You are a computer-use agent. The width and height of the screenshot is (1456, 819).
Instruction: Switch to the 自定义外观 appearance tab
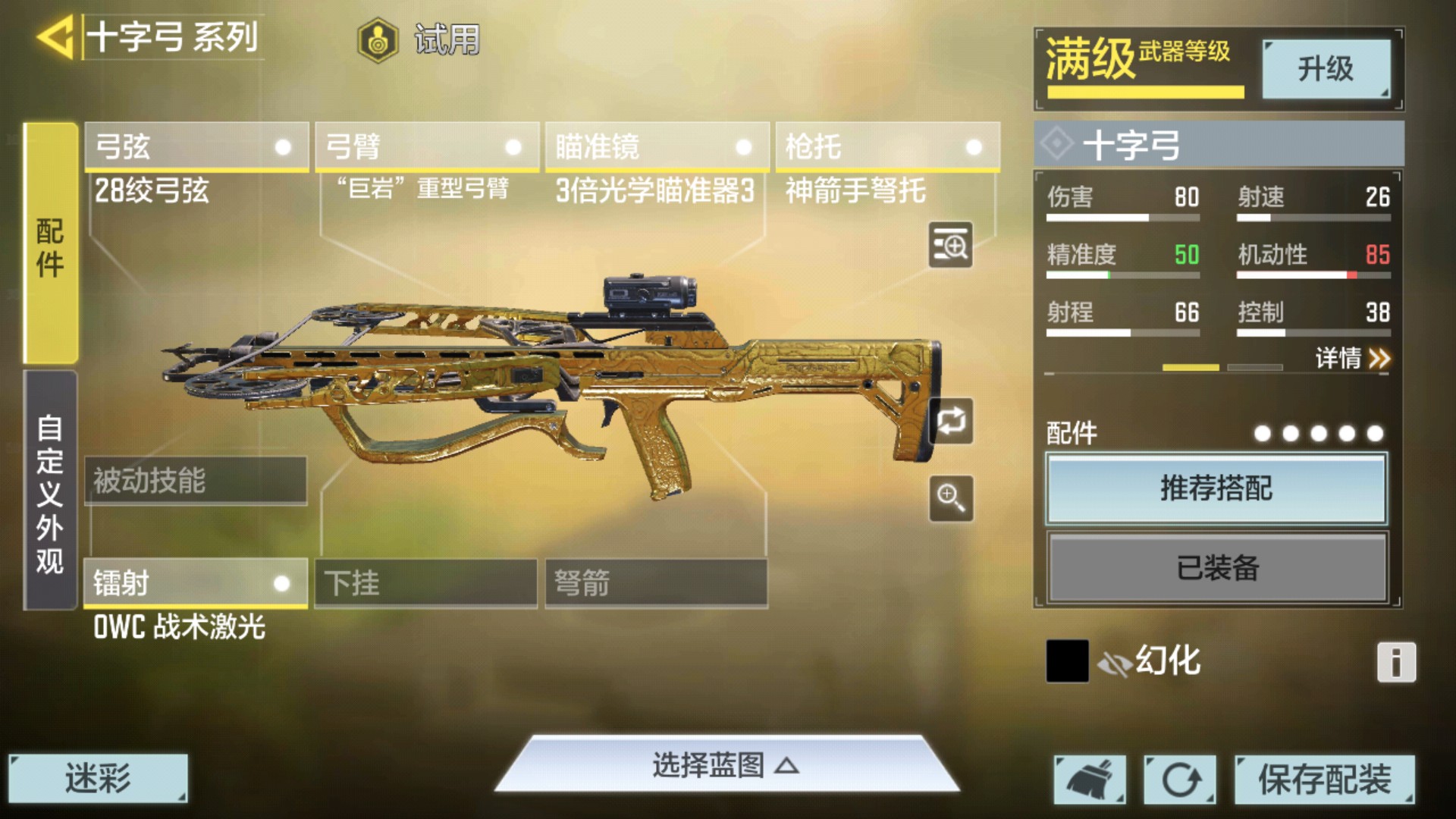click(x=50, y=491)
